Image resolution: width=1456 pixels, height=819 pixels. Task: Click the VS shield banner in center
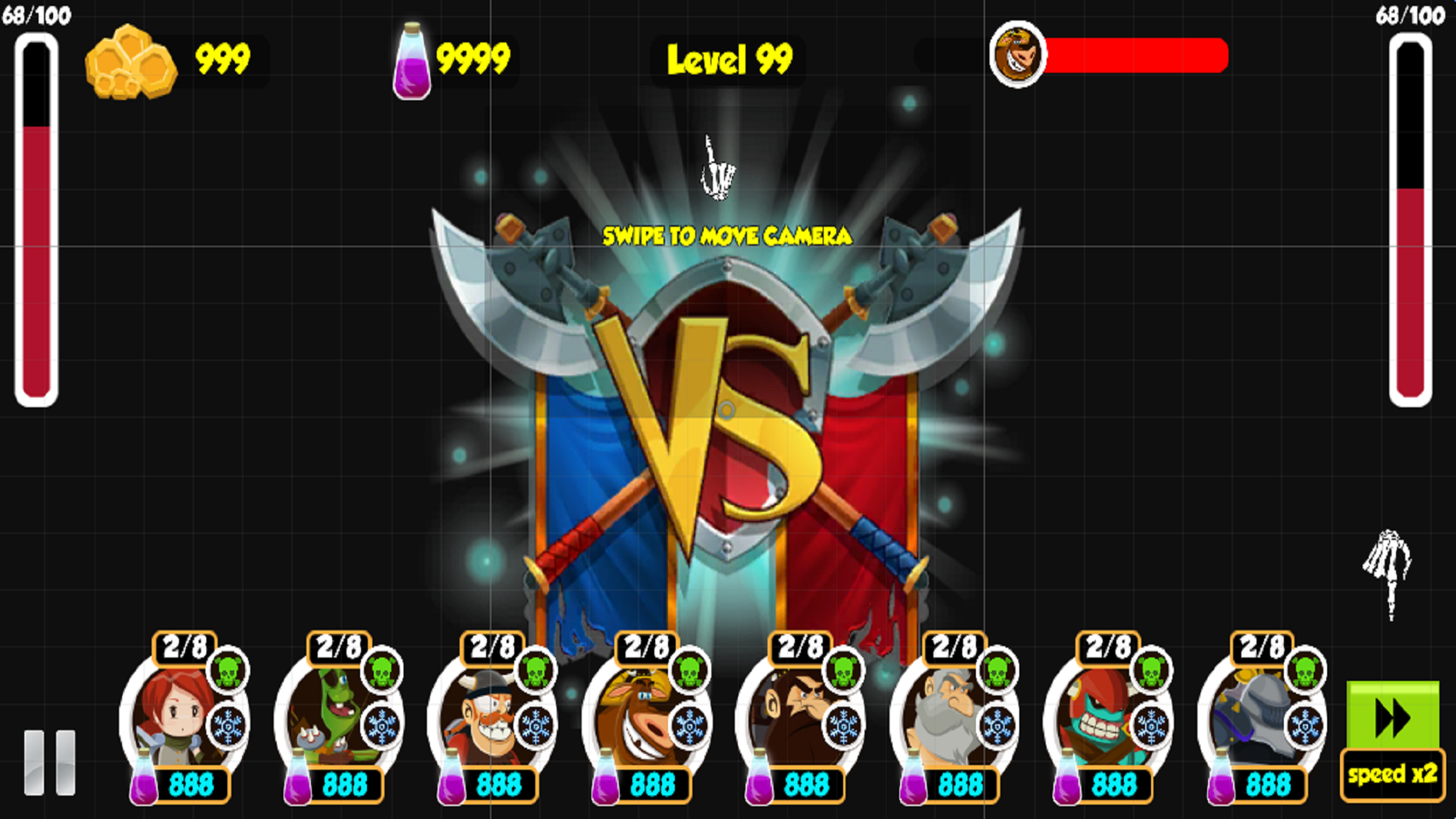(x=728, y=409)
